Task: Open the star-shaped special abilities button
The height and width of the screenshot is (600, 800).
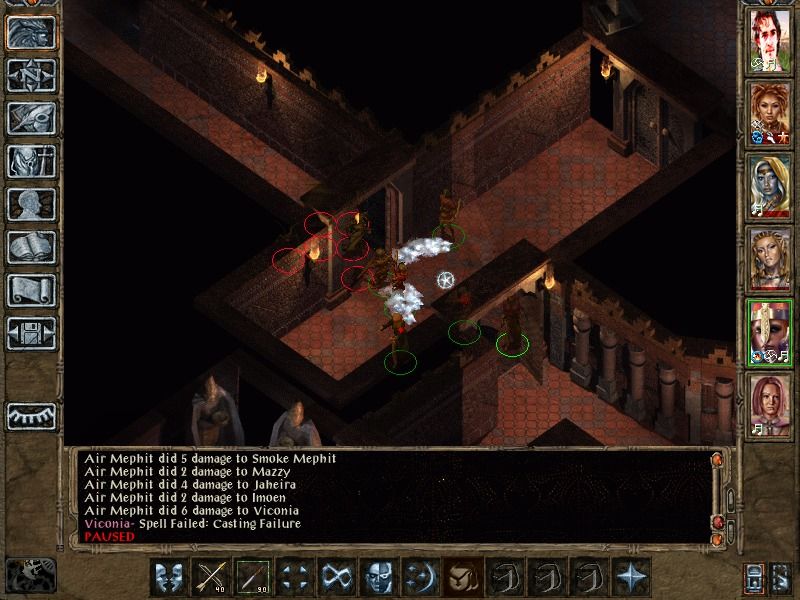Action: (631, 577)
